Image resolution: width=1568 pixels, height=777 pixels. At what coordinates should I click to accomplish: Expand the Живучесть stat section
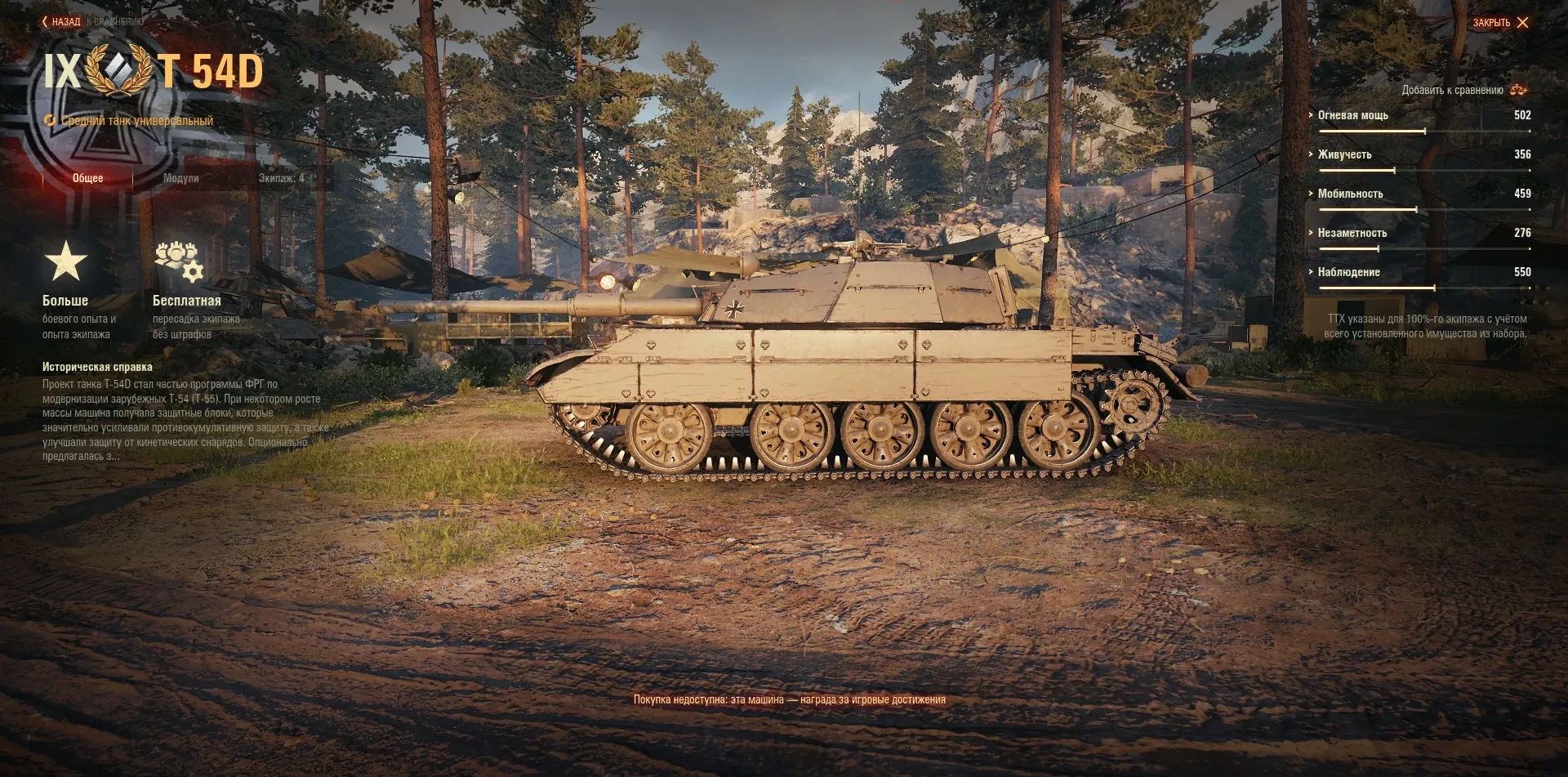pos(1344,154)
